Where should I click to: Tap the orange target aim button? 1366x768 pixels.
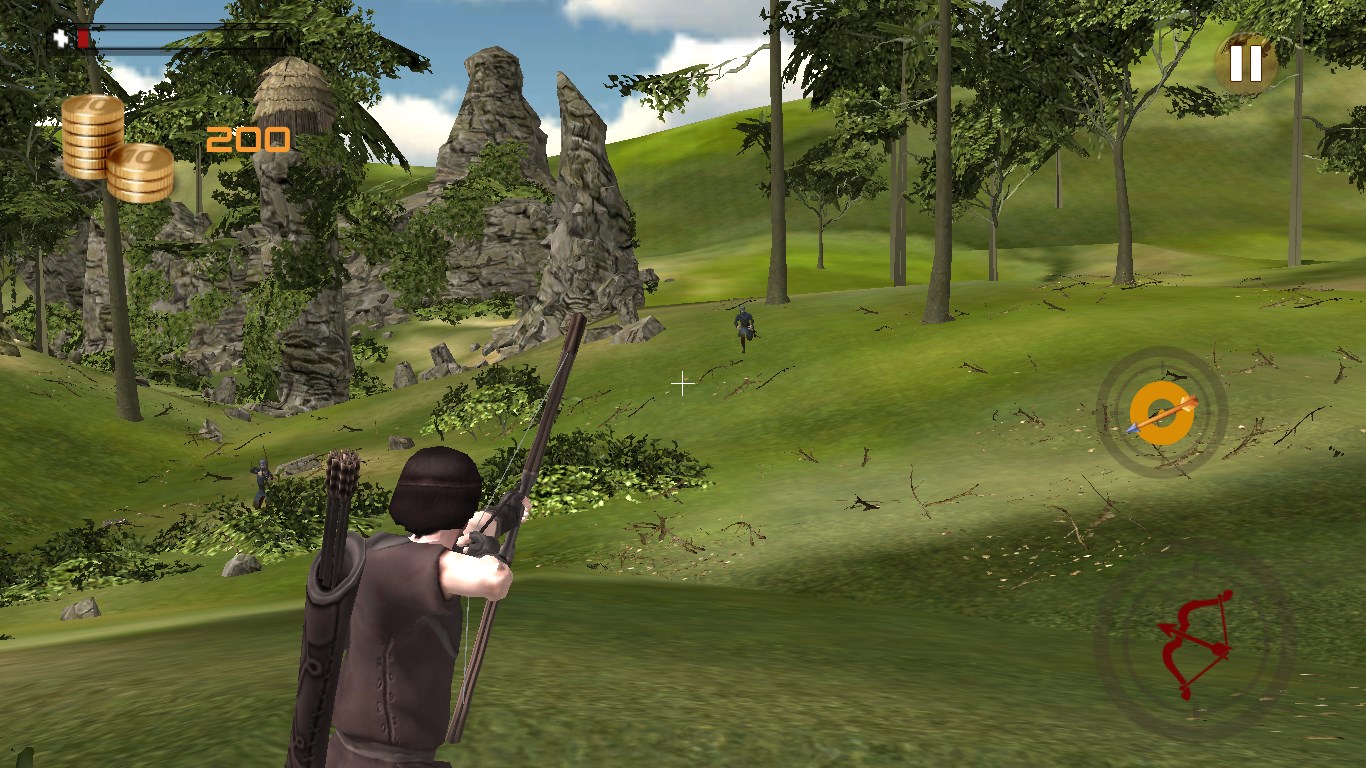pos(1161,412)
